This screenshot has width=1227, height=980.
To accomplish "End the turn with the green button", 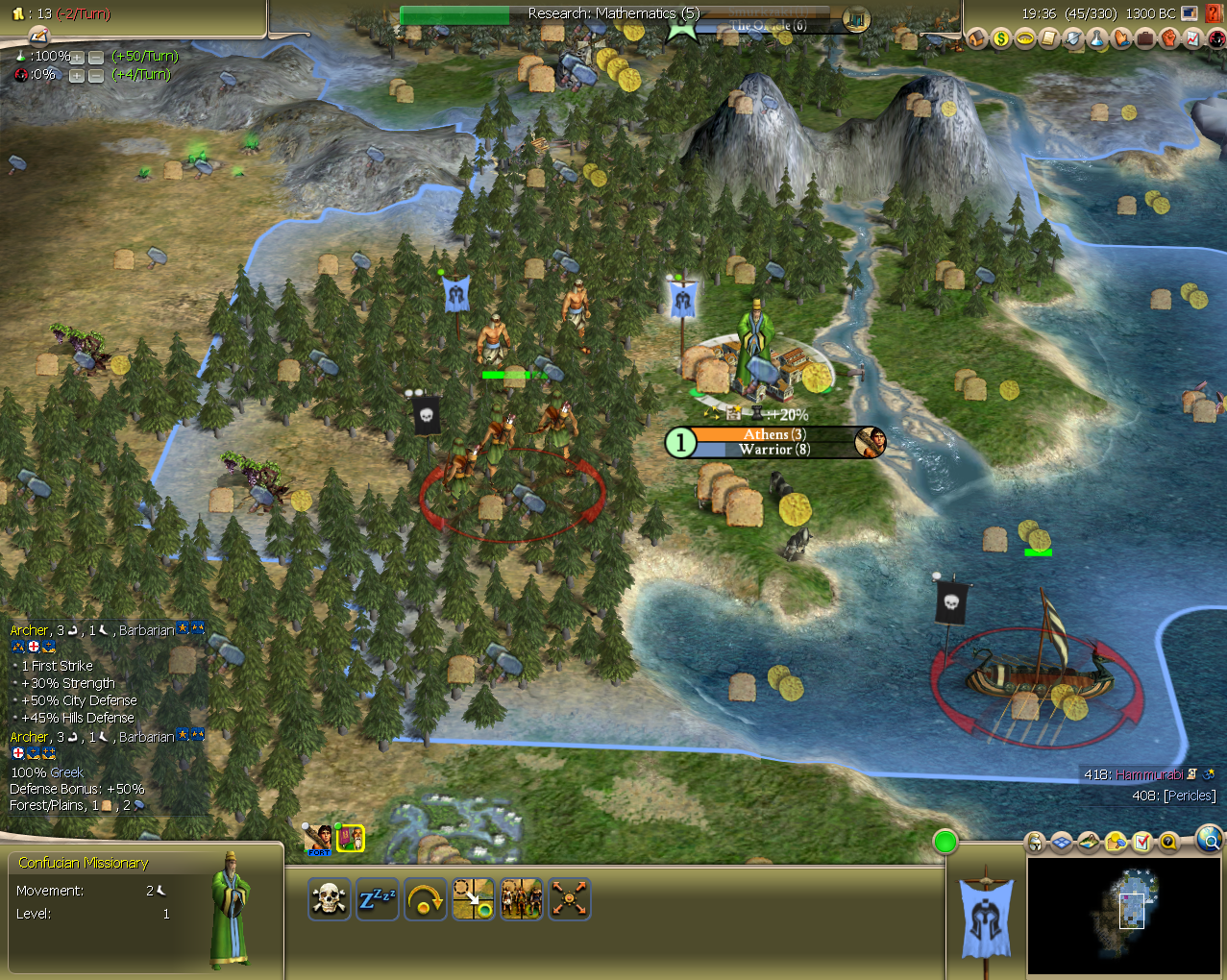I will [945, 843].
